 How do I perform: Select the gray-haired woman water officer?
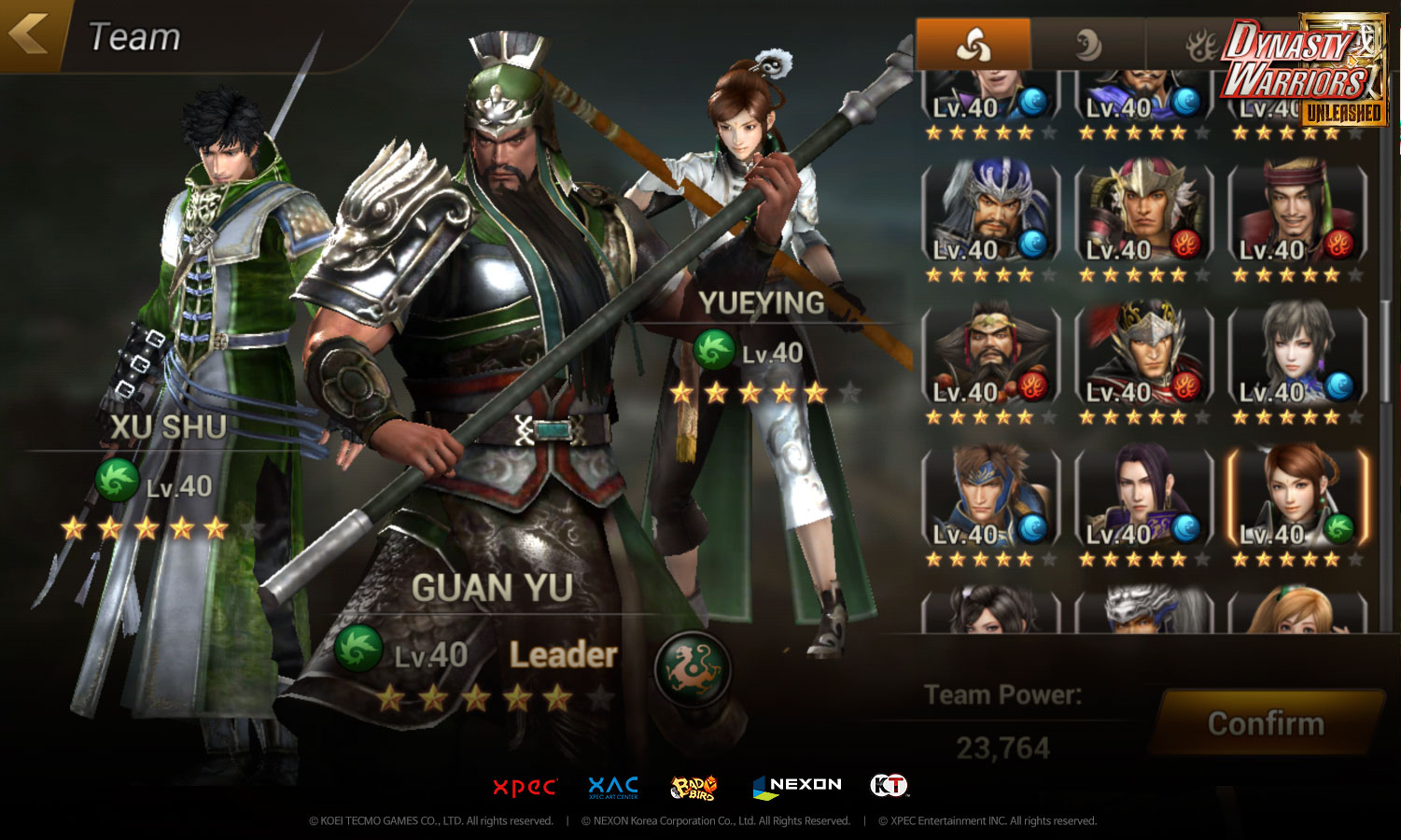(1296, 356)
